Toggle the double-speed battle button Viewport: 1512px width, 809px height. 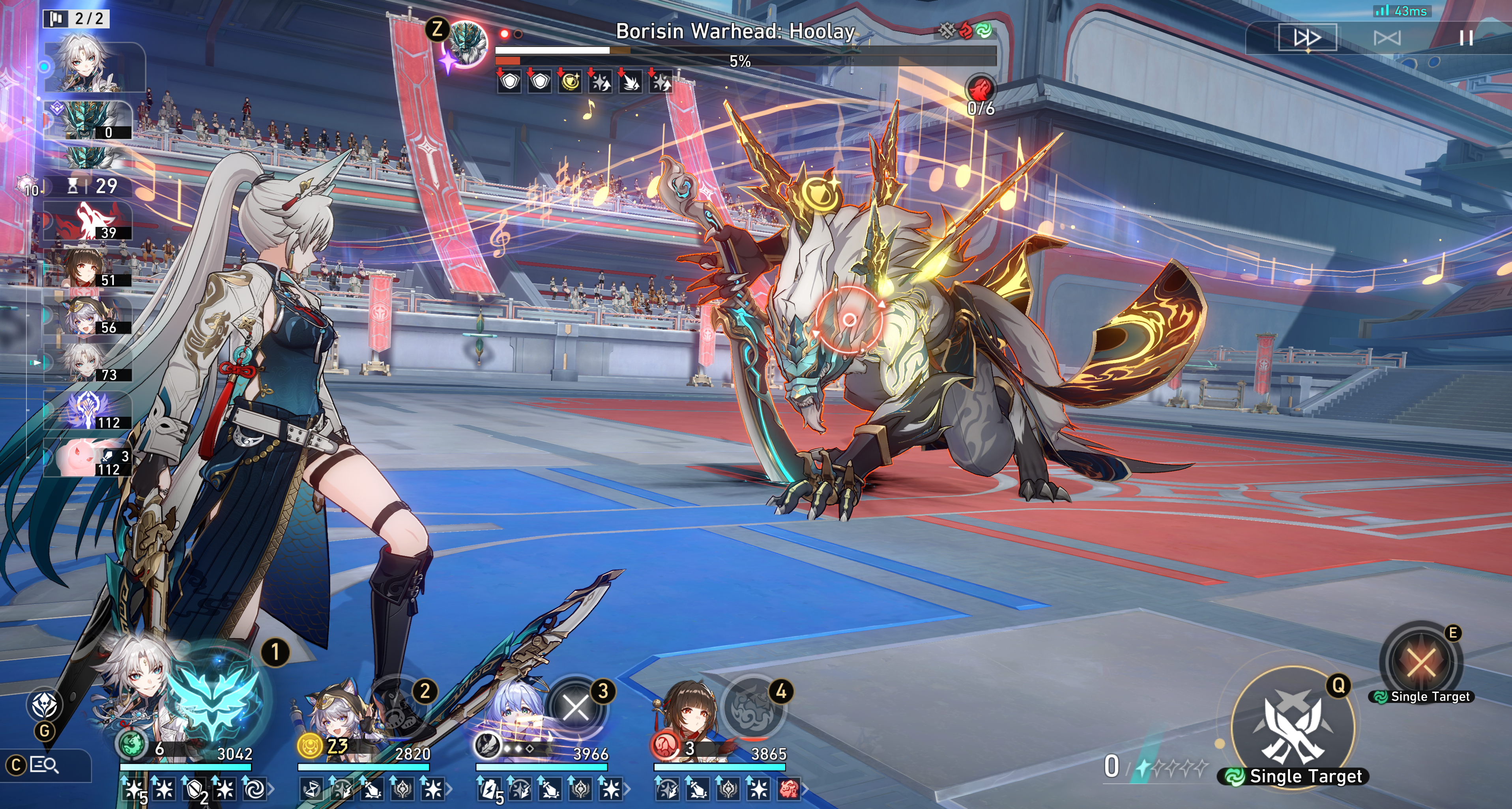(1307, 38)
